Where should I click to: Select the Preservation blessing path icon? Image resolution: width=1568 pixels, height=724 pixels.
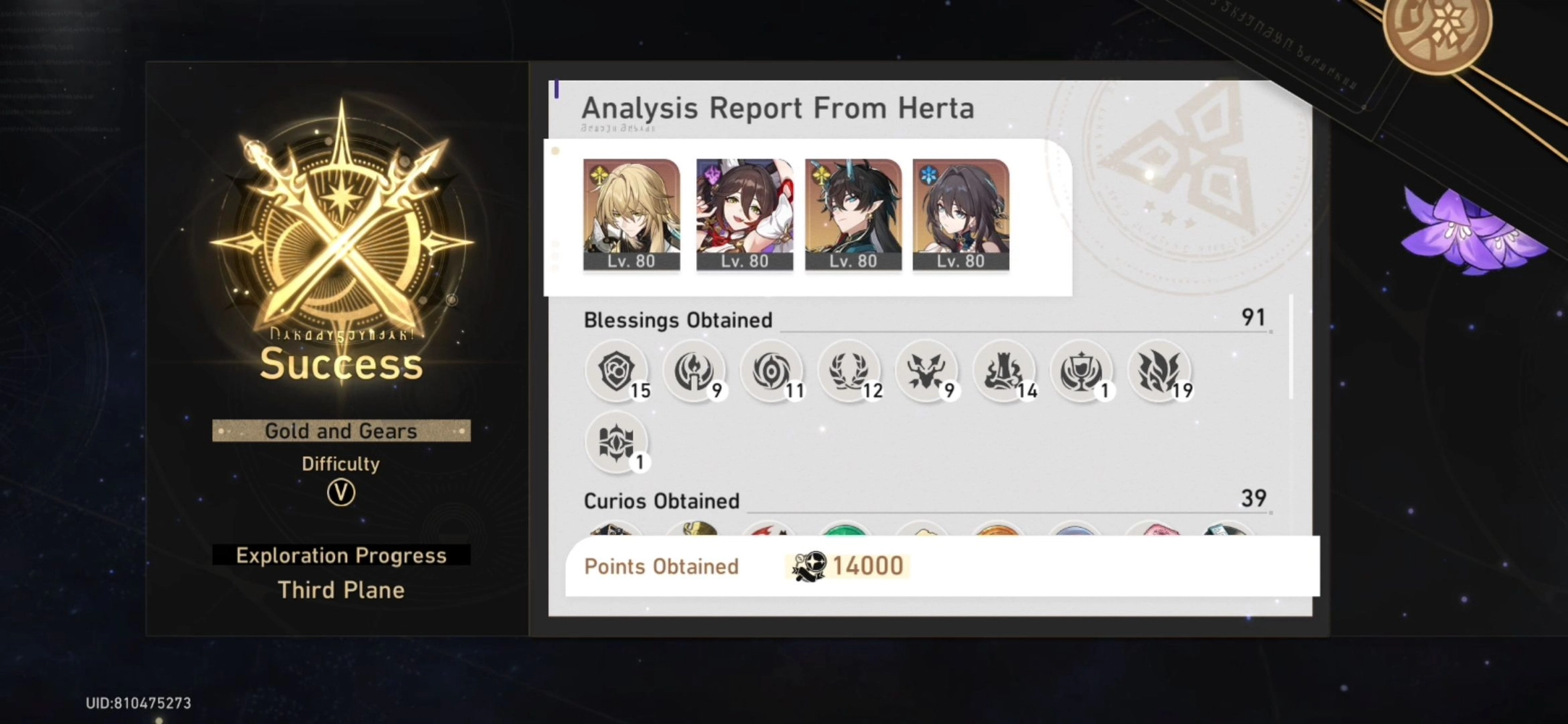[617, 371]
